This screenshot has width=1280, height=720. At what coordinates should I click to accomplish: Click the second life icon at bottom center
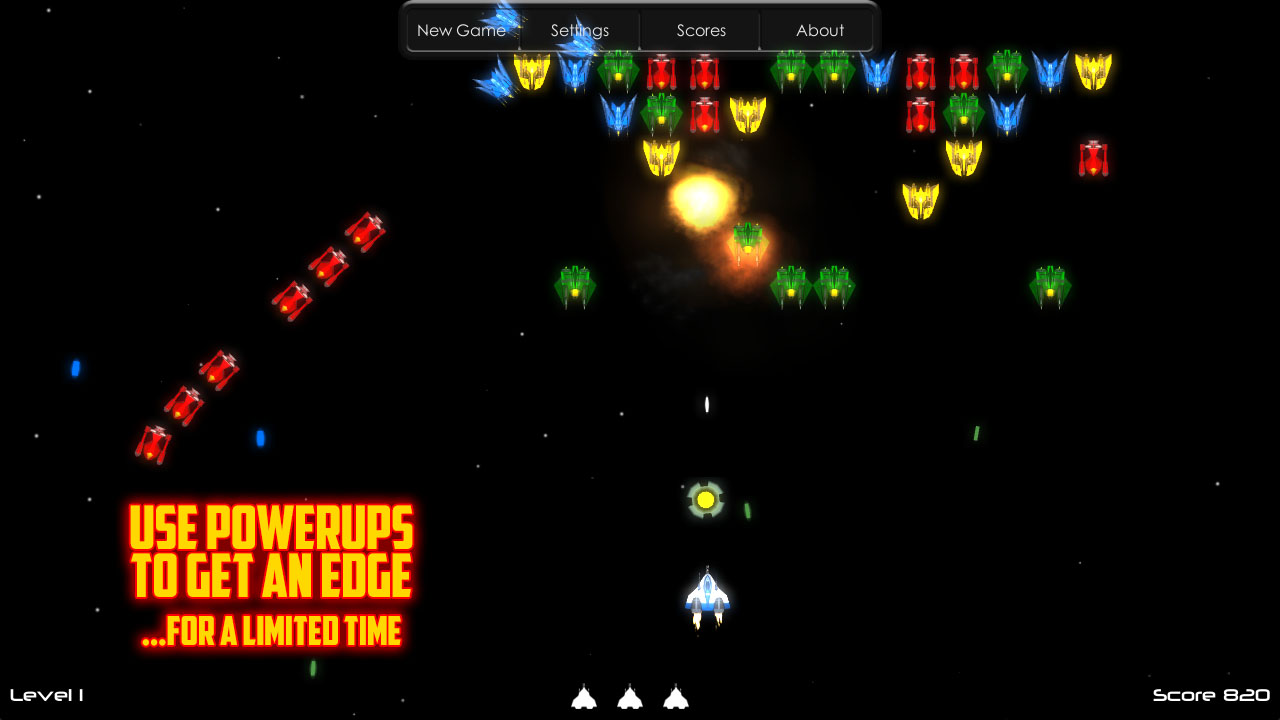coord(630,698)
